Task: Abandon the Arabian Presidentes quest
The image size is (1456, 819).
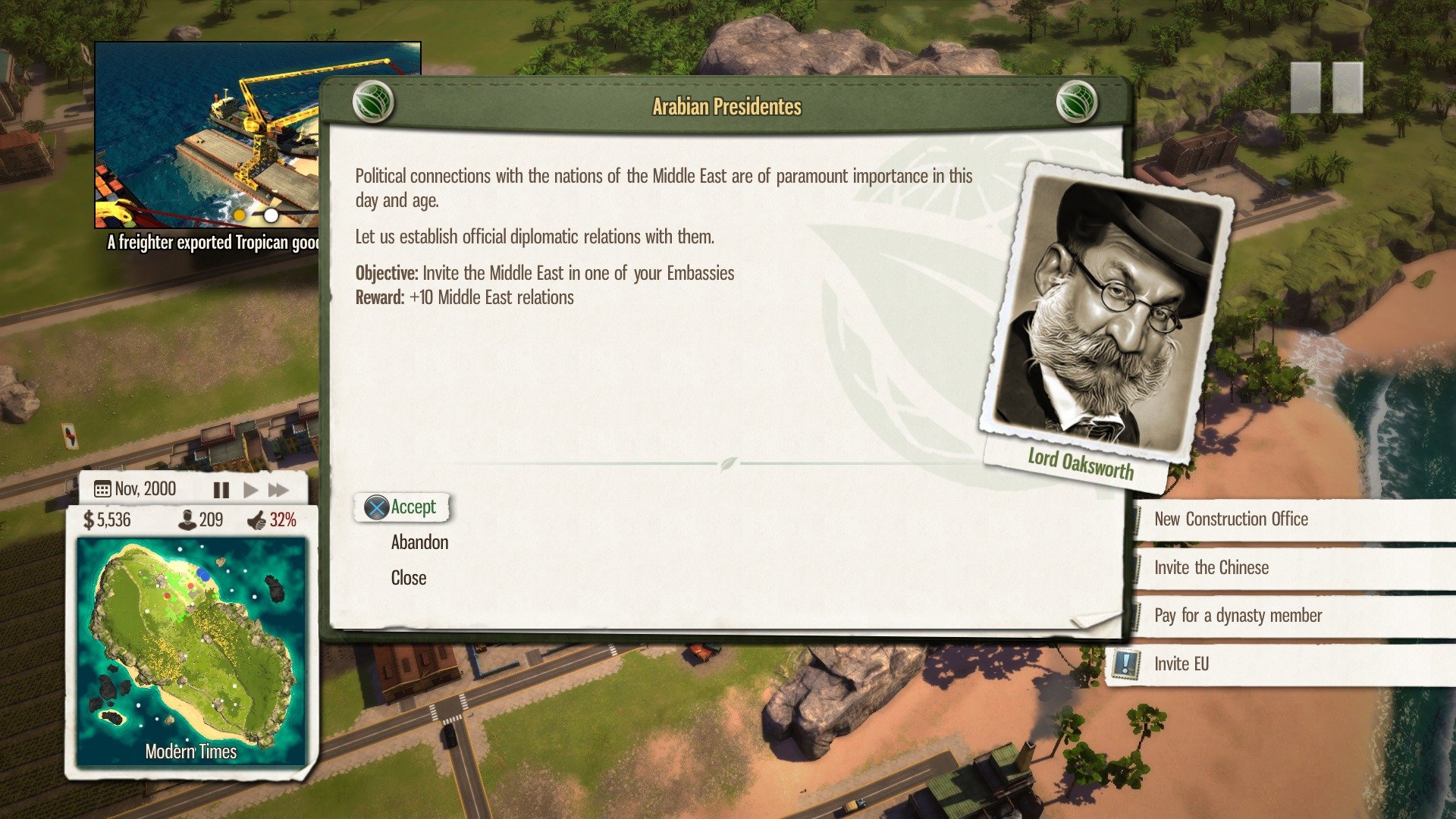Action: point(419,541)
